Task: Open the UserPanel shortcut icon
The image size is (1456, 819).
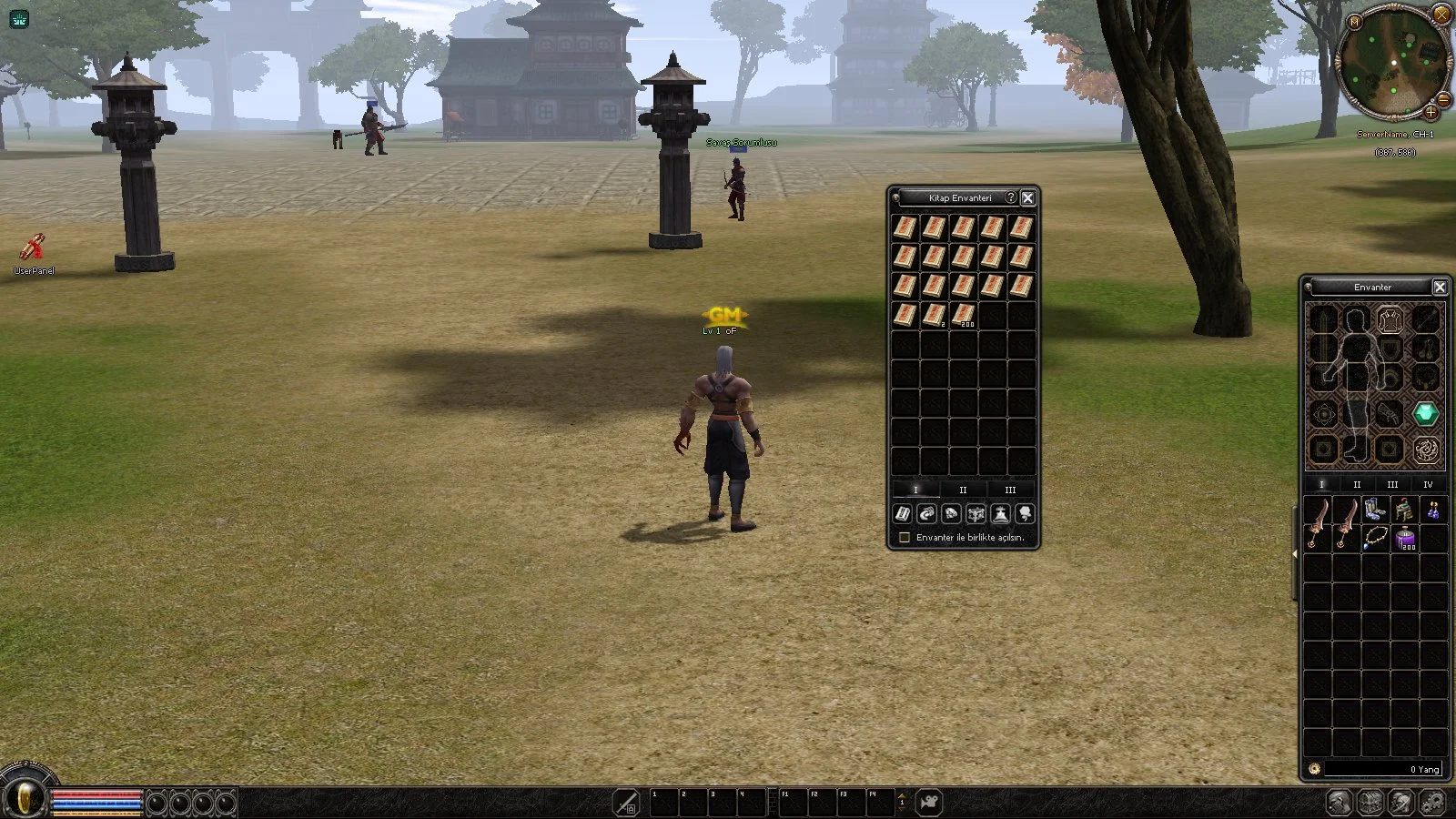Action: point(34,248)
